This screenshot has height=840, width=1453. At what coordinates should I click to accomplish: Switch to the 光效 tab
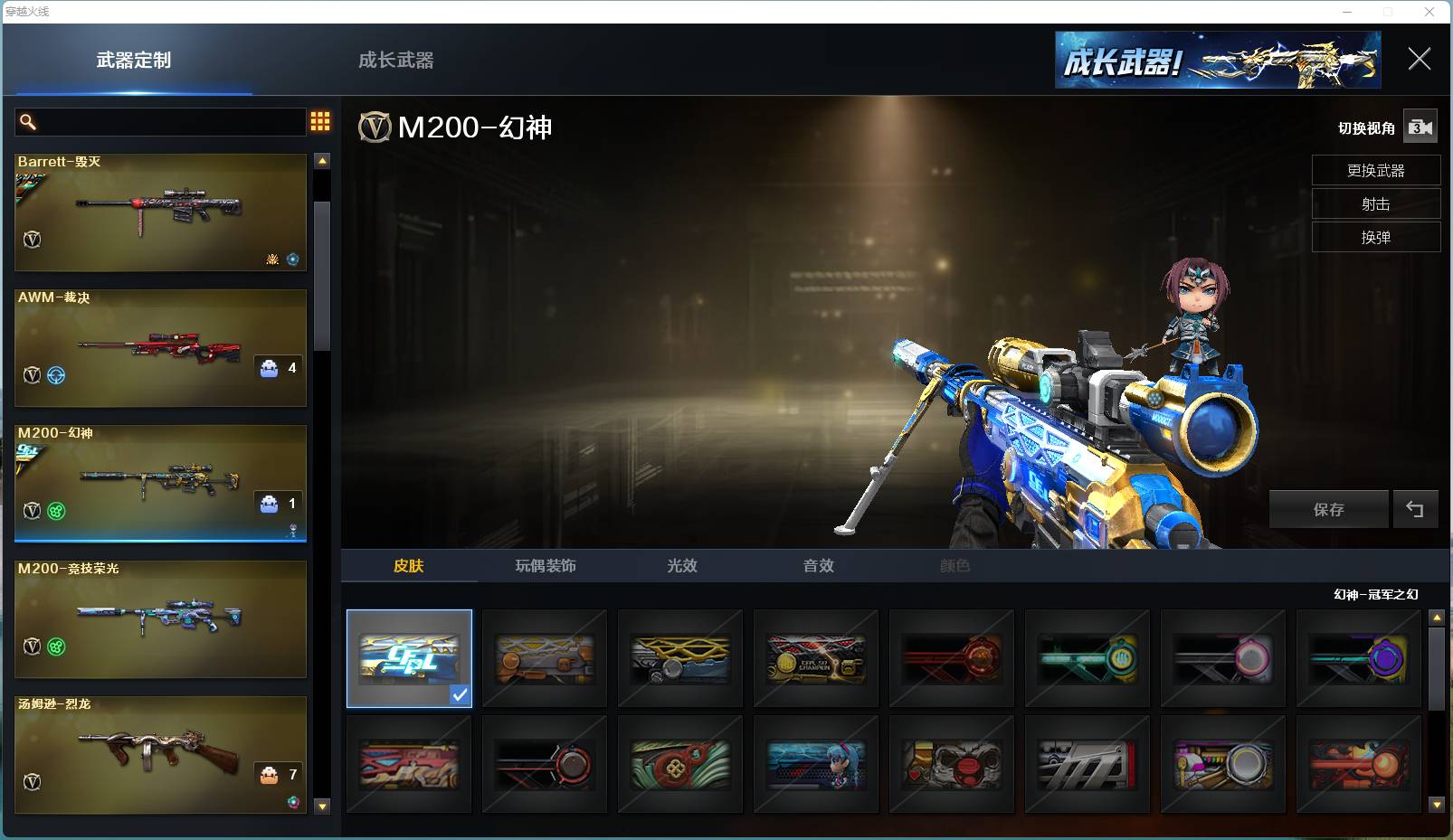(682, 566)
